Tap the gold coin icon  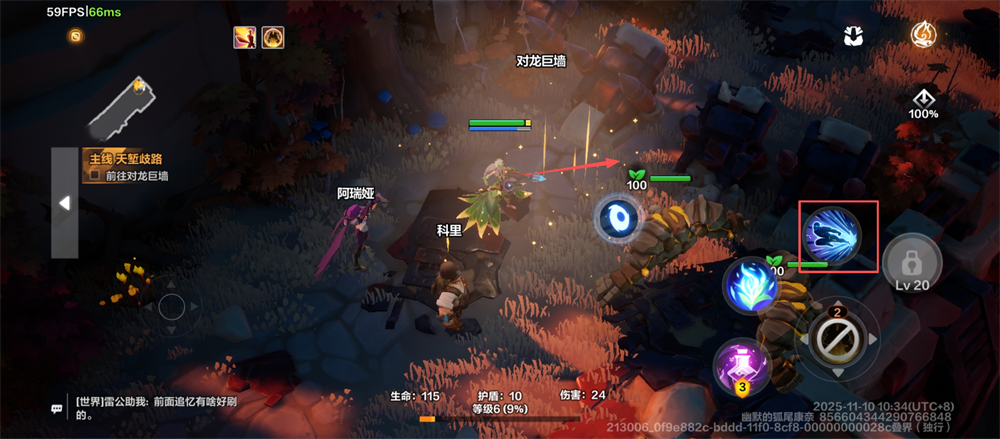[x=75, y=36]
